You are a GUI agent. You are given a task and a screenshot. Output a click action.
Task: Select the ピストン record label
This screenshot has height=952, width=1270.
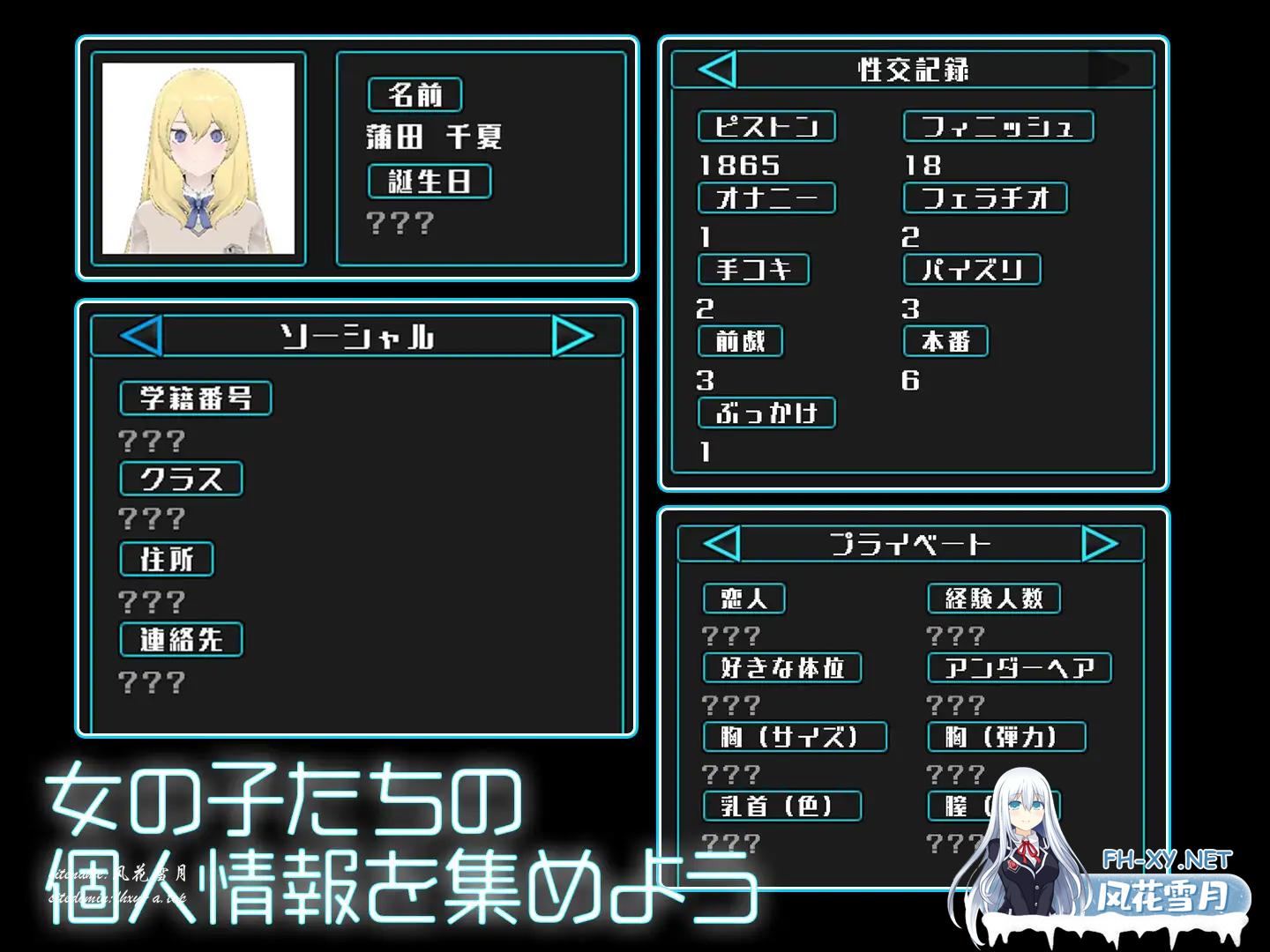pyautogui.click(x=766, y=127)
